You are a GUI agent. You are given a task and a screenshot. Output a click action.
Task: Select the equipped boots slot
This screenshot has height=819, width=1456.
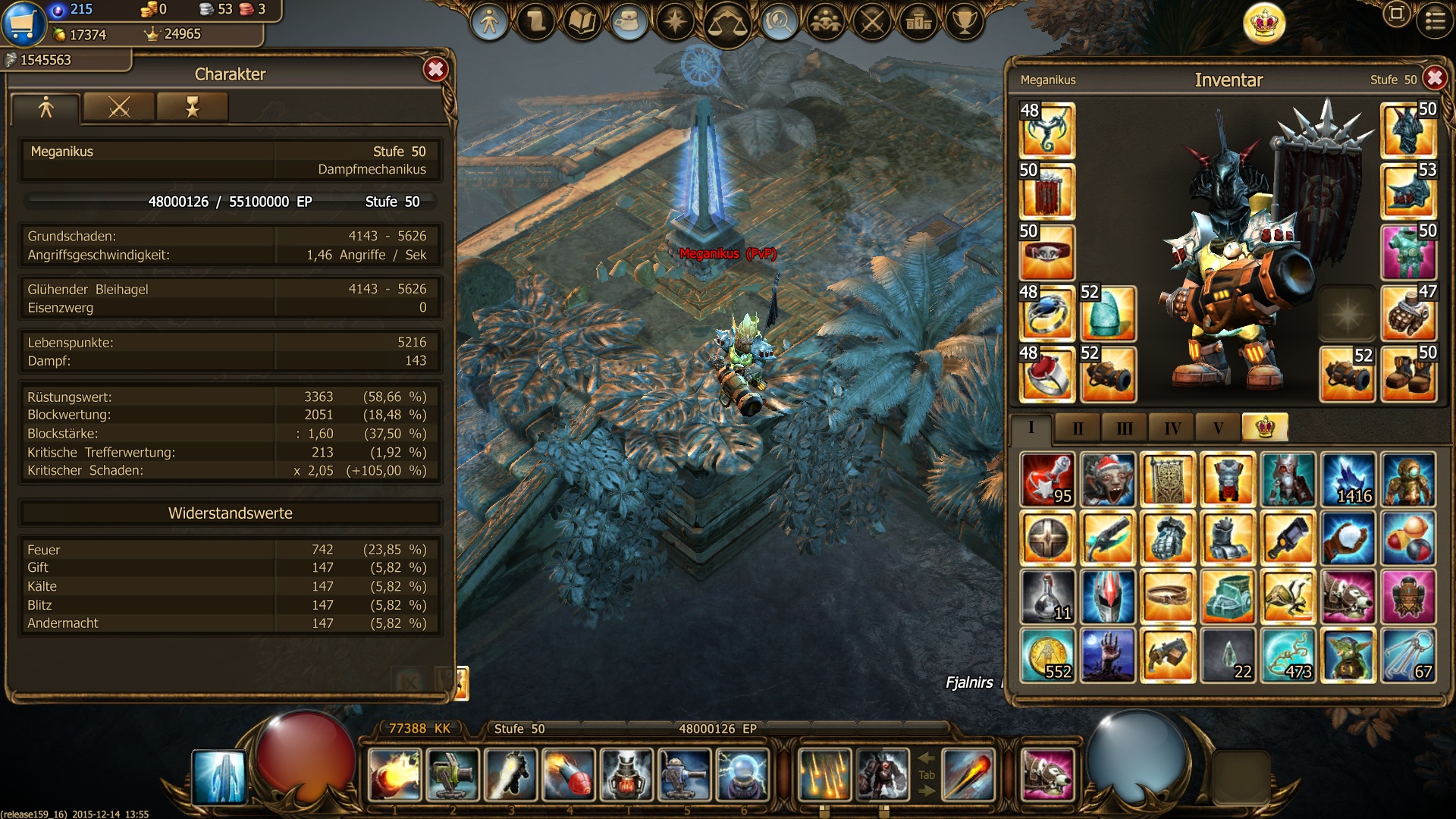coord(1408,374)
